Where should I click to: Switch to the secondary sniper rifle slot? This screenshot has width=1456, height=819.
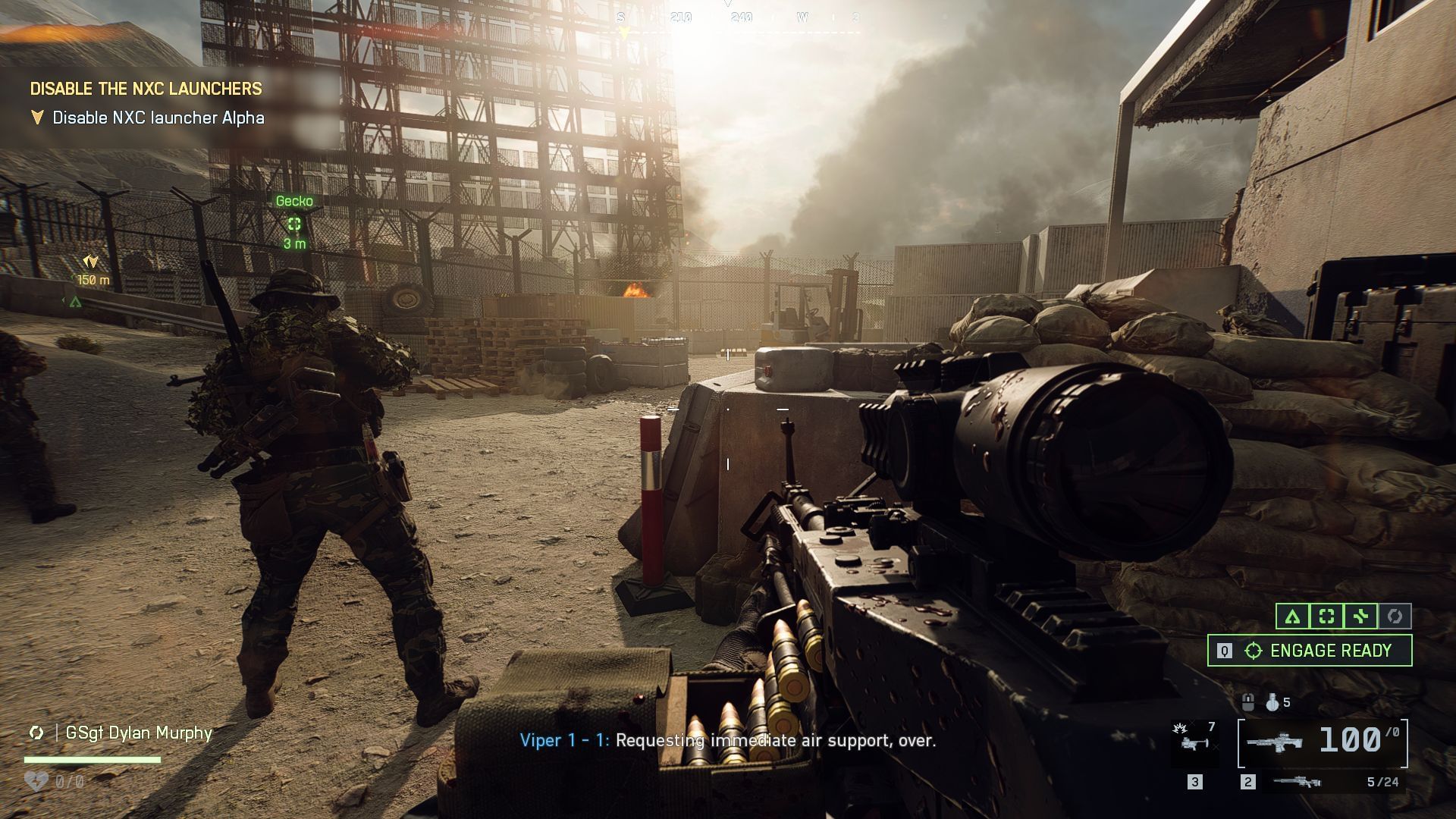(x=1298, y=782)
